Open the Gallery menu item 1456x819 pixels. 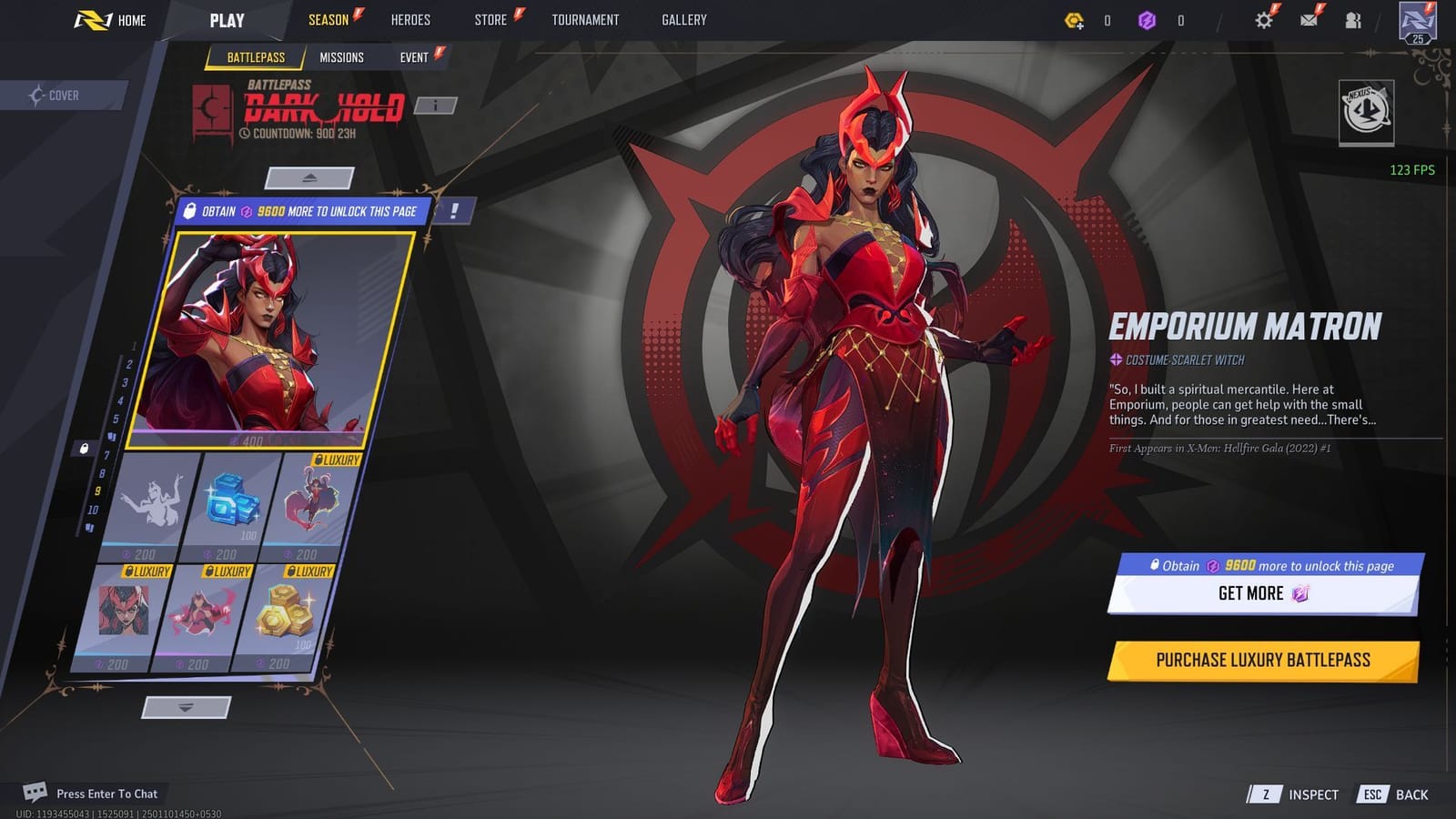685,18
